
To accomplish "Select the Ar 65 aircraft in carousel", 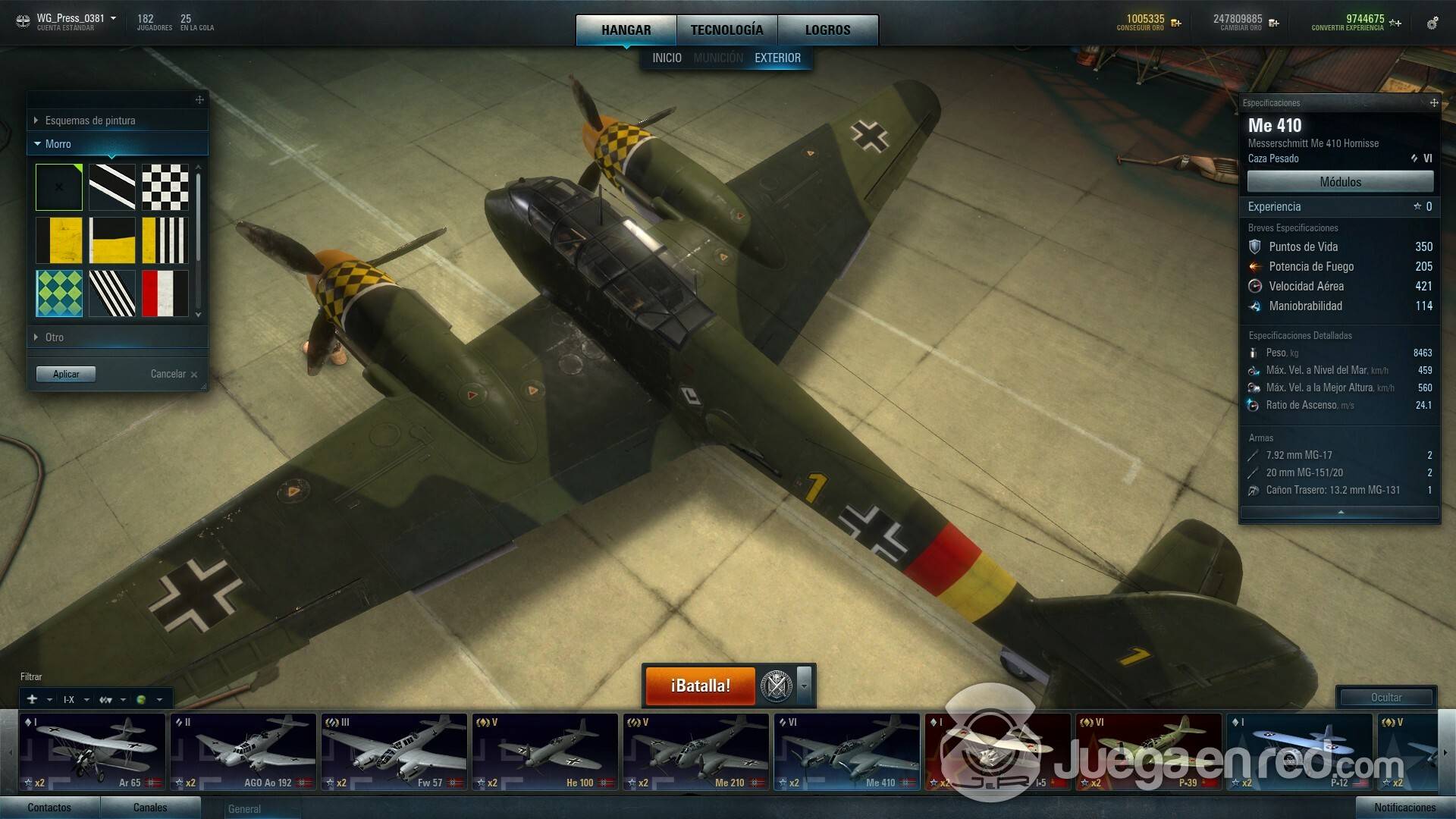I will pyautogui.click(x=93, y=752).
